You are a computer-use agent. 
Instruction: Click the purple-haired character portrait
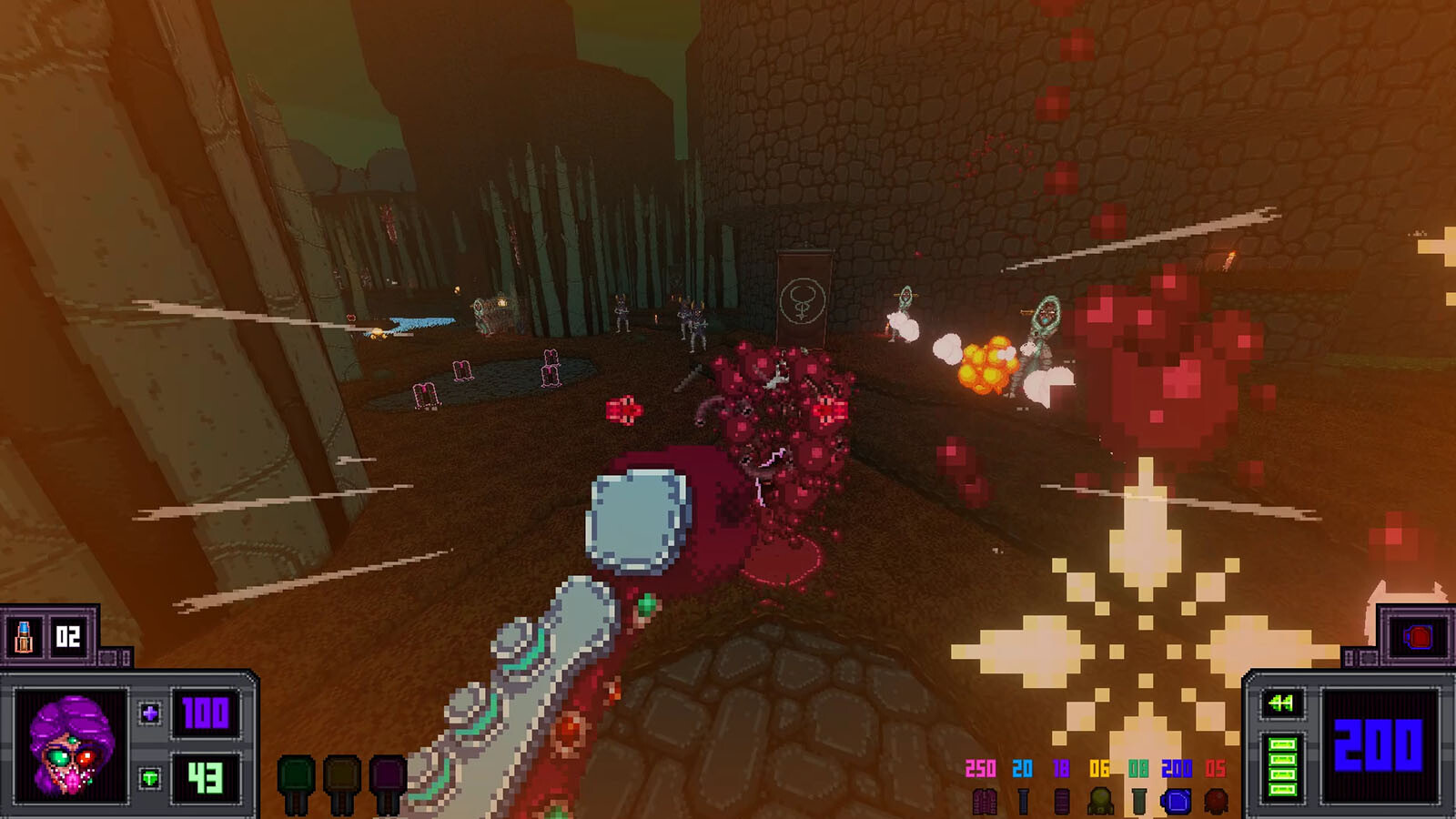click(x=69, y=745)
